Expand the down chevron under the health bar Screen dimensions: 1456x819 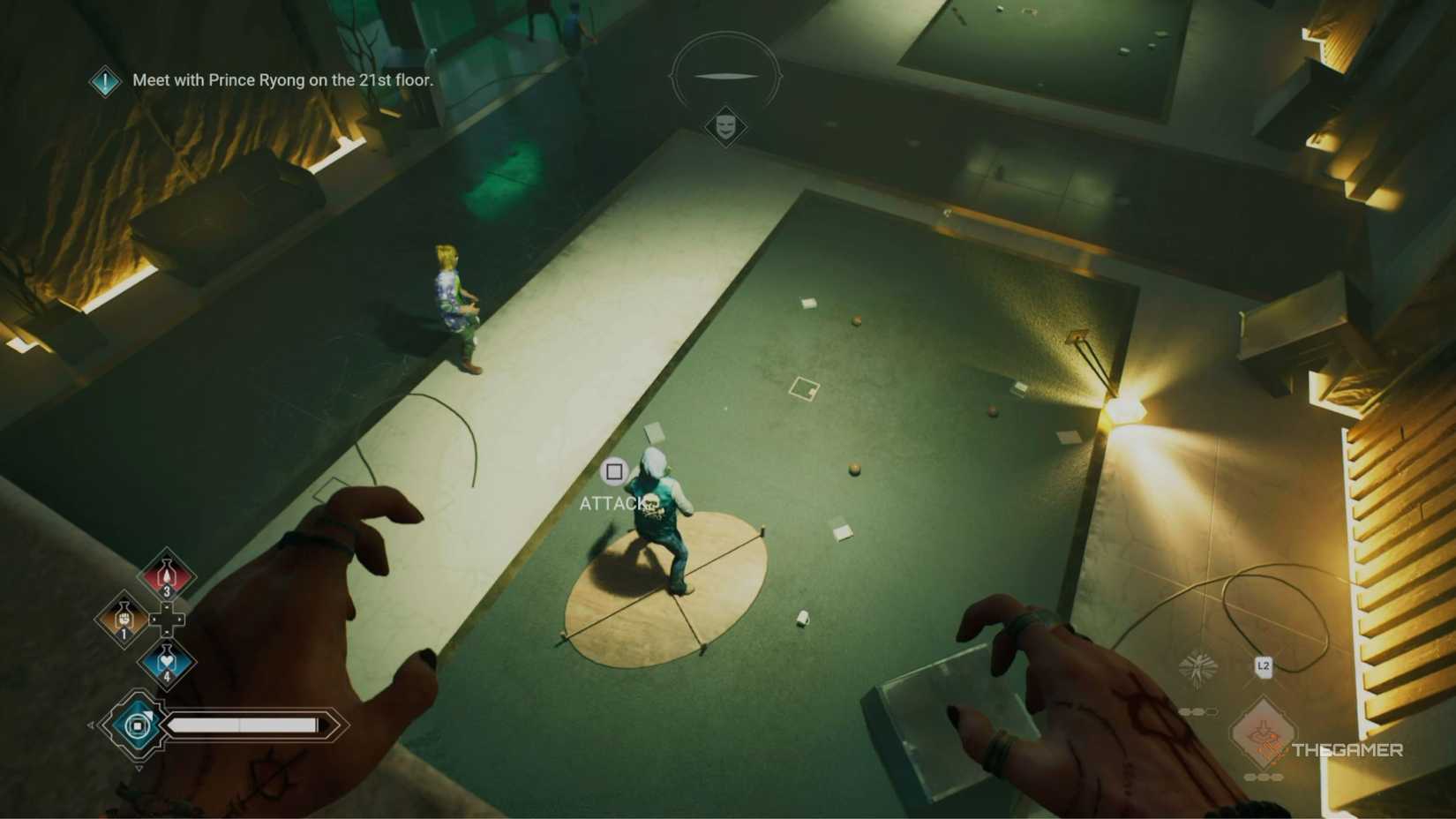point(140,766)
